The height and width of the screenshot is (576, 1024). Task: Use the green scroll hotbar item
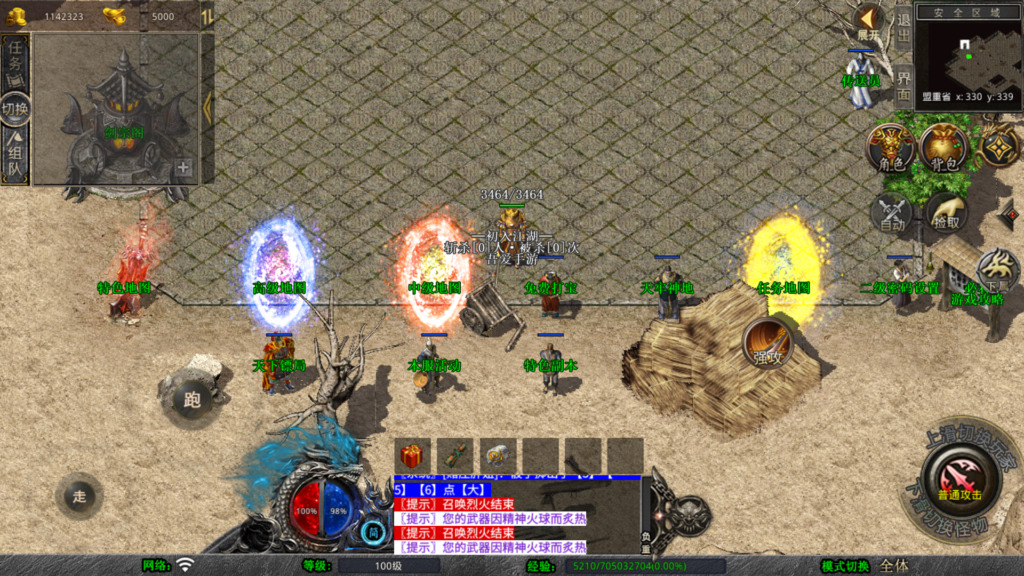pyautogui.click(x=455, y=455)
